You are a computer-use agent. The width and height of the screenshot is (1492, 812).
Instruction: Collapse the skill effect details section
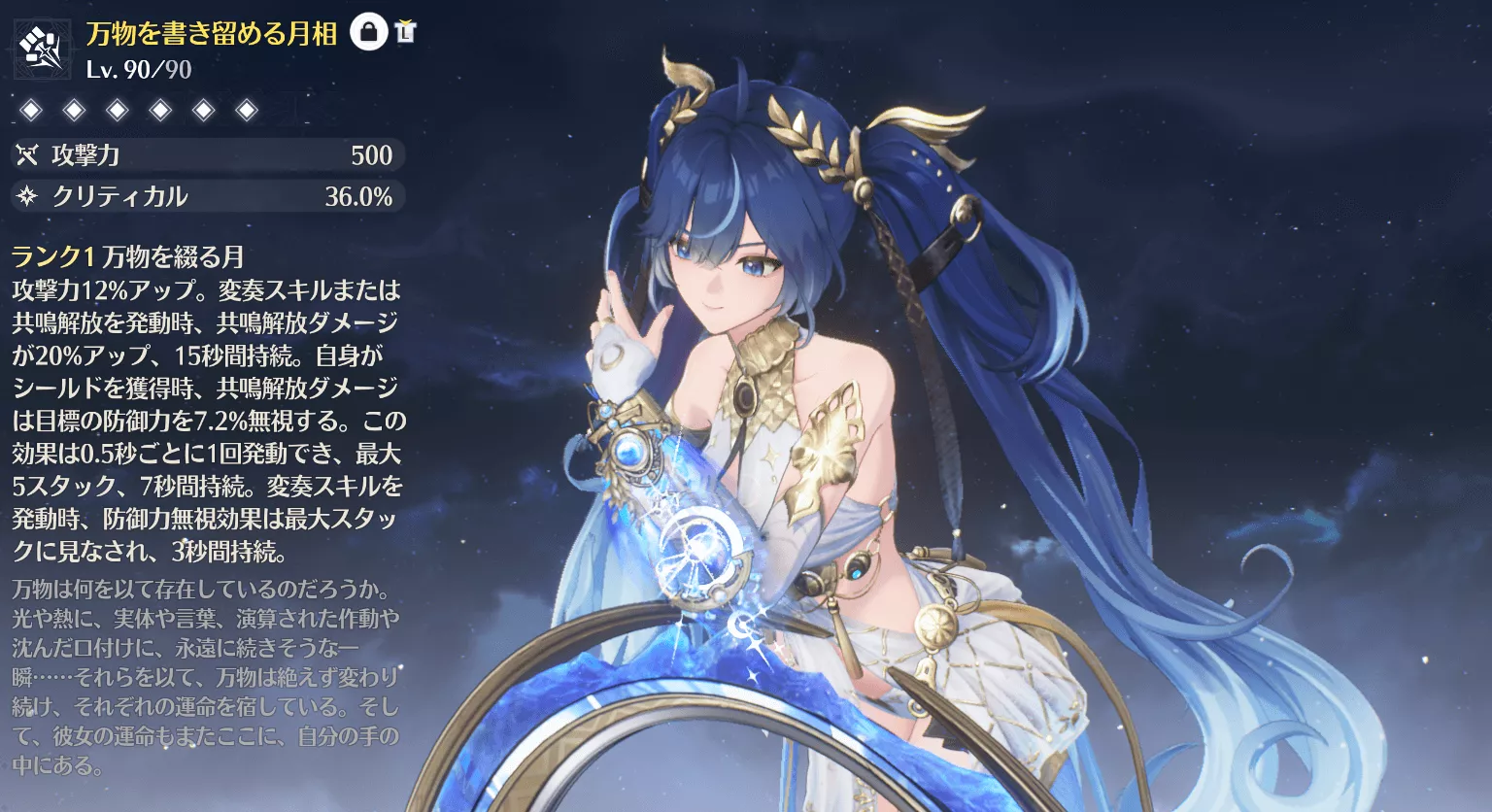(x=204, y=418)
